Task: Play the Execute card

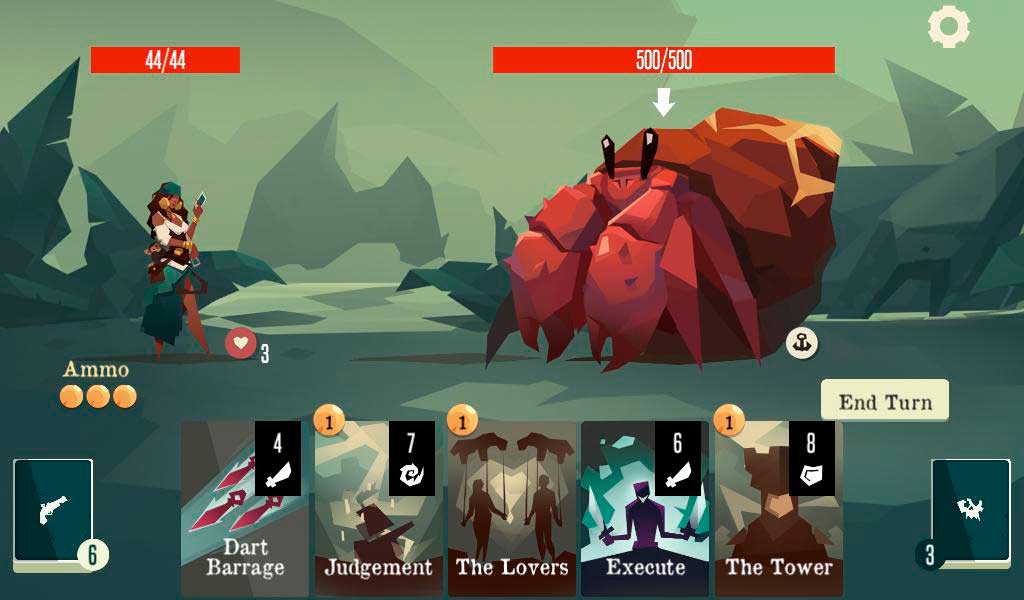Action: [645, 510]
